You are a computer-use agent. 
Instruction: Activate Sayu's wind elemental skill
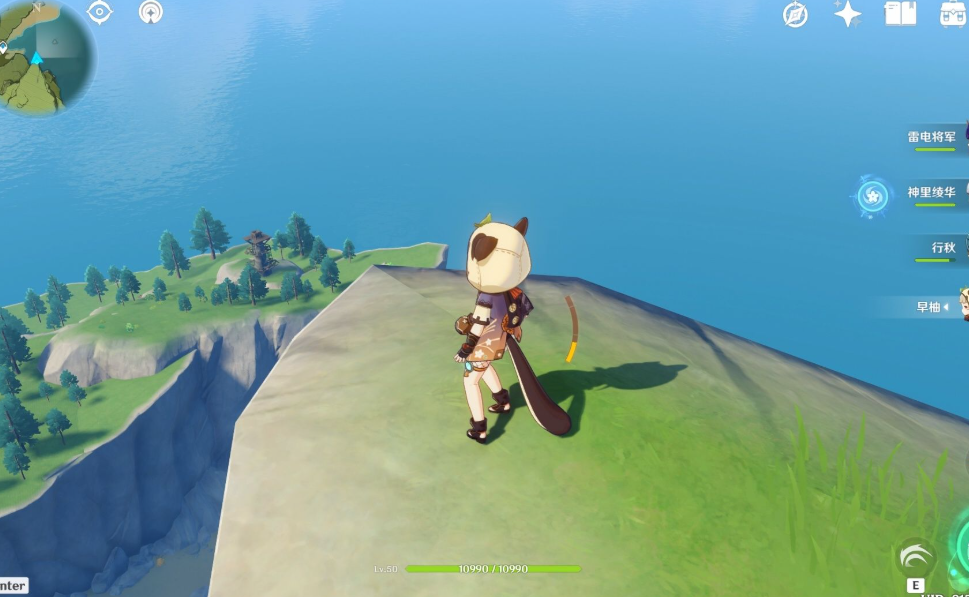[x=915, y=558]
